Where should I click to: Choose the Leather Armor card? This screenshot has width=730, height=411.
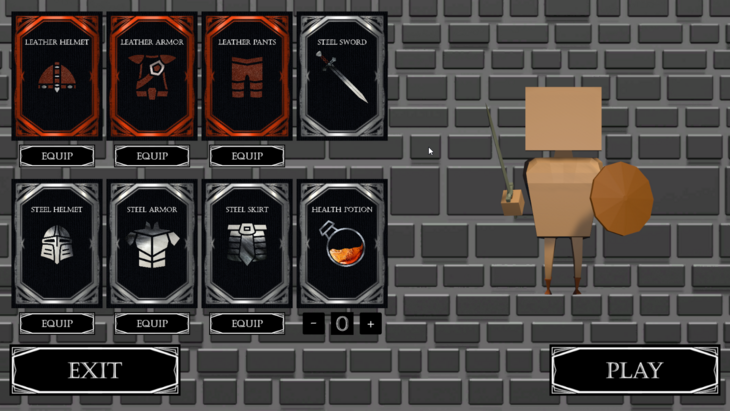(x=152, y=76)
